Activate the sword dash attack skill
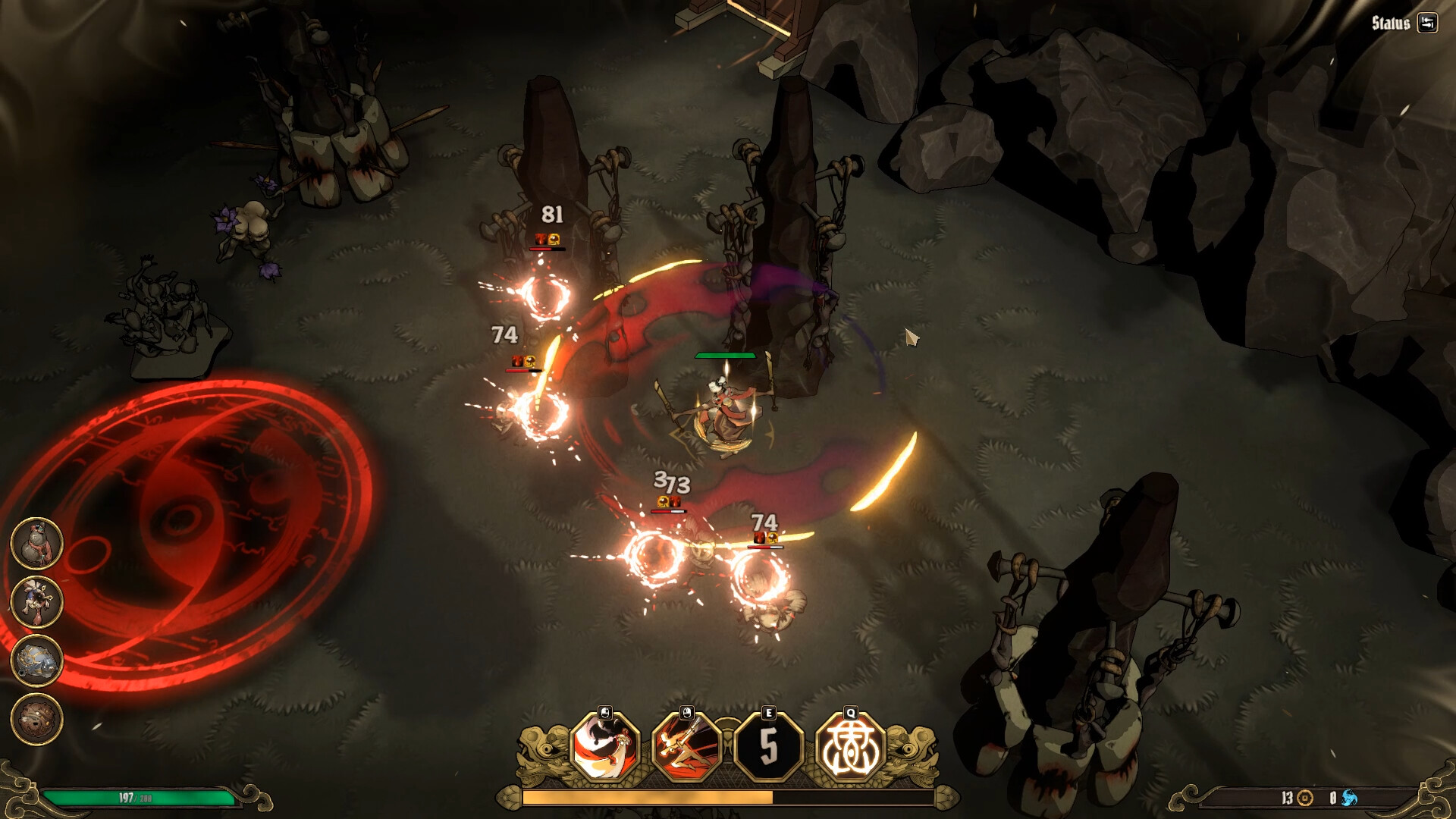1456x819 pixels. click(687, 747)
